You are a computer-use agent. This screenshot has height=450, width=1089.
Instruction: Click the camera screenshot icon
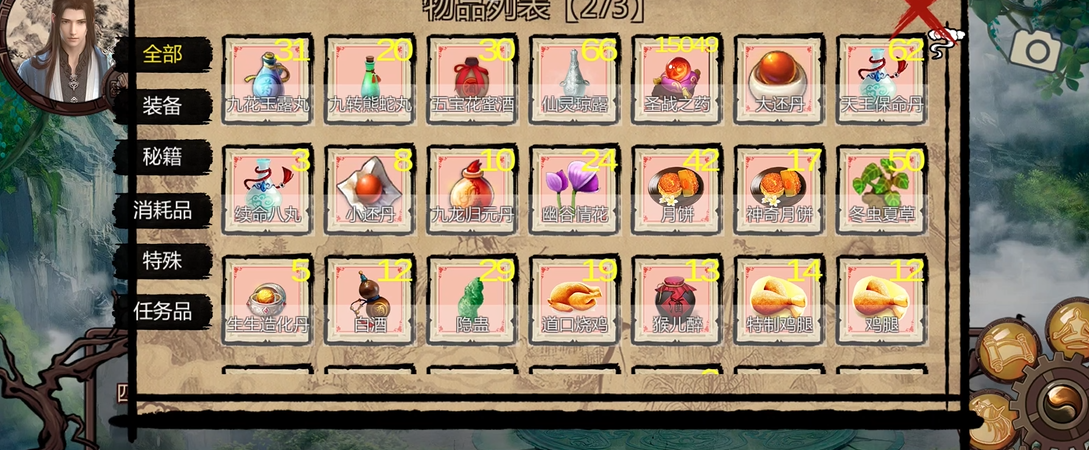pyautogui.click(x=1034, y=48)
